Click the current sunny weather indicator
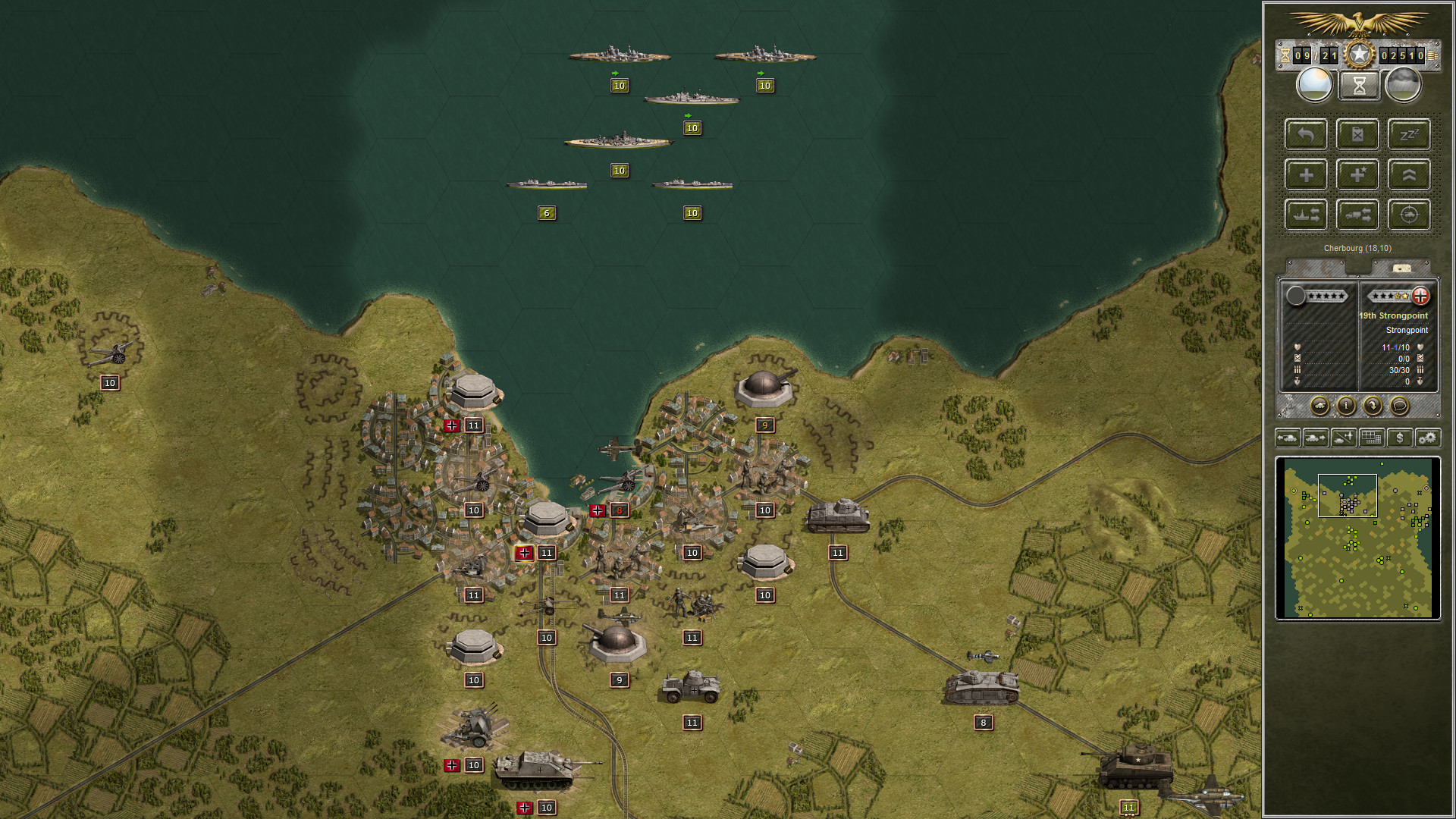The image size is (1456, 819). tap(1314, 83)
